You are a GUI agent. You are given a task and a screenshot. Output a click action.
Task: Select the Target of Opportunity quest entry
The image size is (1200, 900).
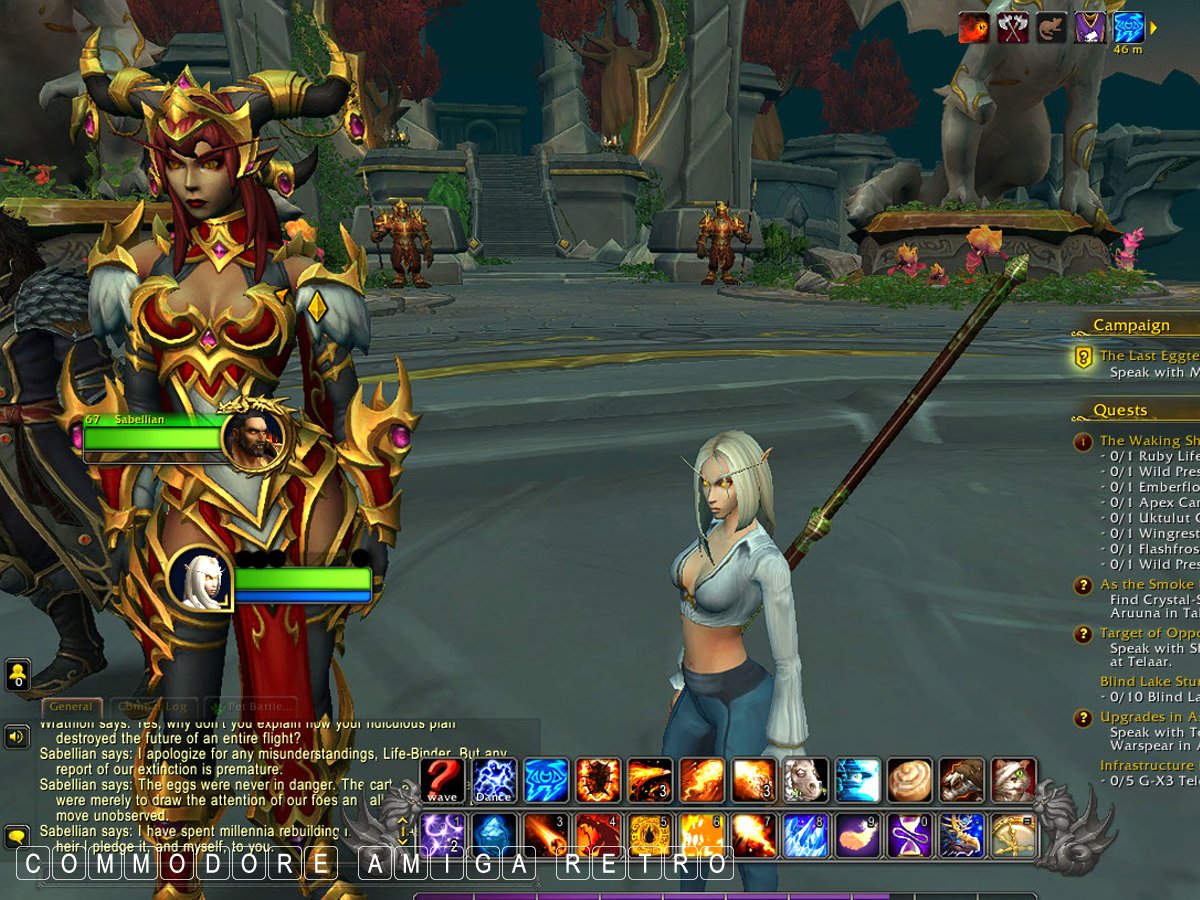pos(1146,633)
